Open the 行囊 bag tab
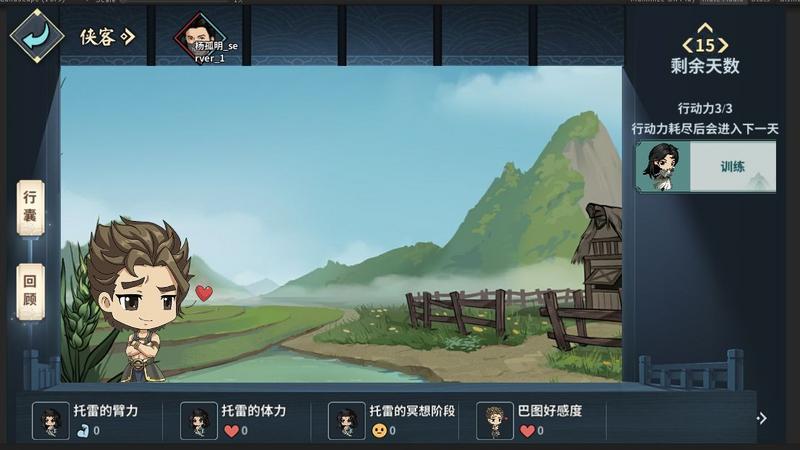Image resolution: width=800 pixels, height=450 pixels. [x=31, y=207]
